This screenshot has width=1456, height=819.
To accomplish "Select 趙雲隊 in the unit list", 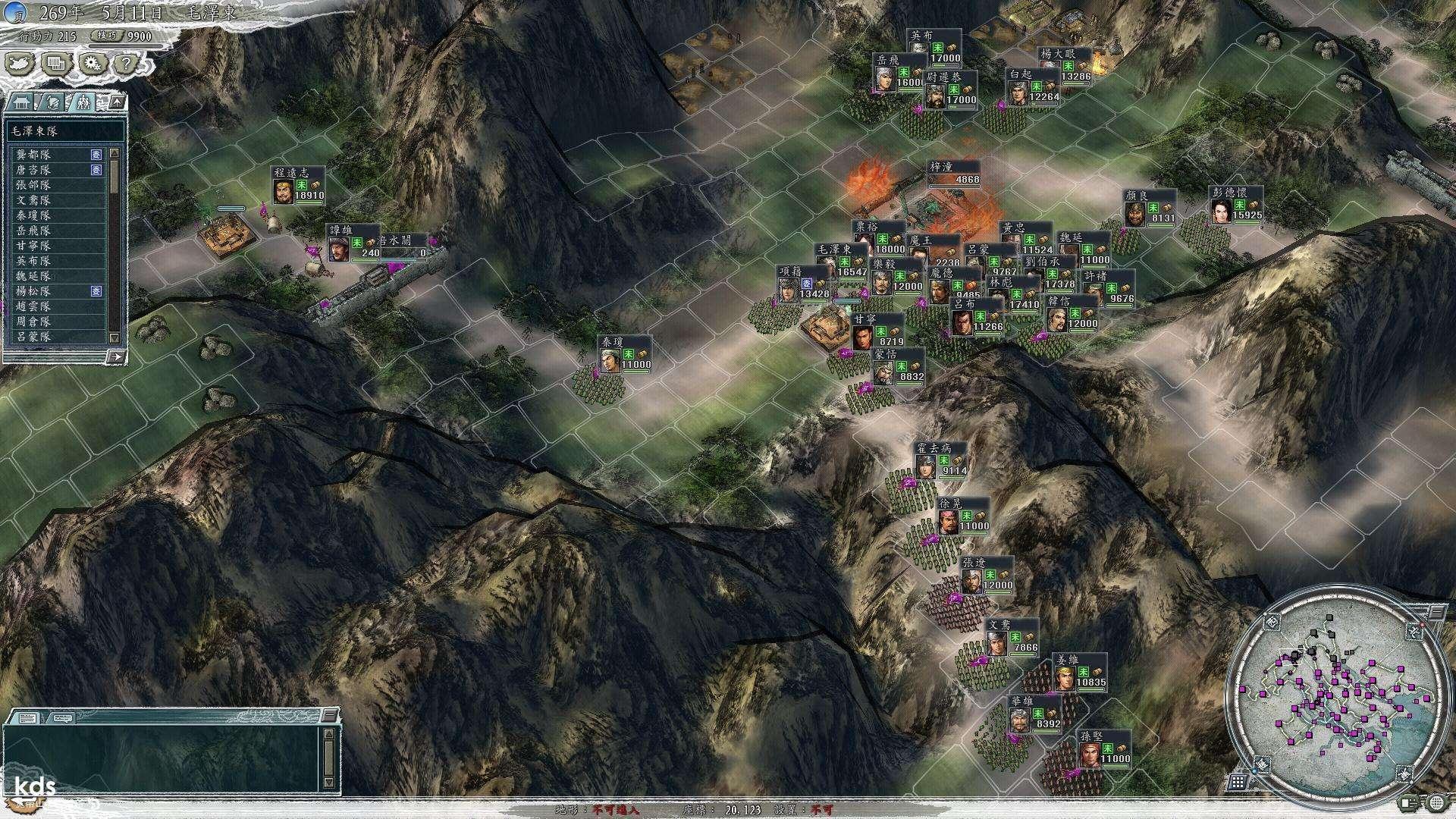I will (x=34, y=306).
